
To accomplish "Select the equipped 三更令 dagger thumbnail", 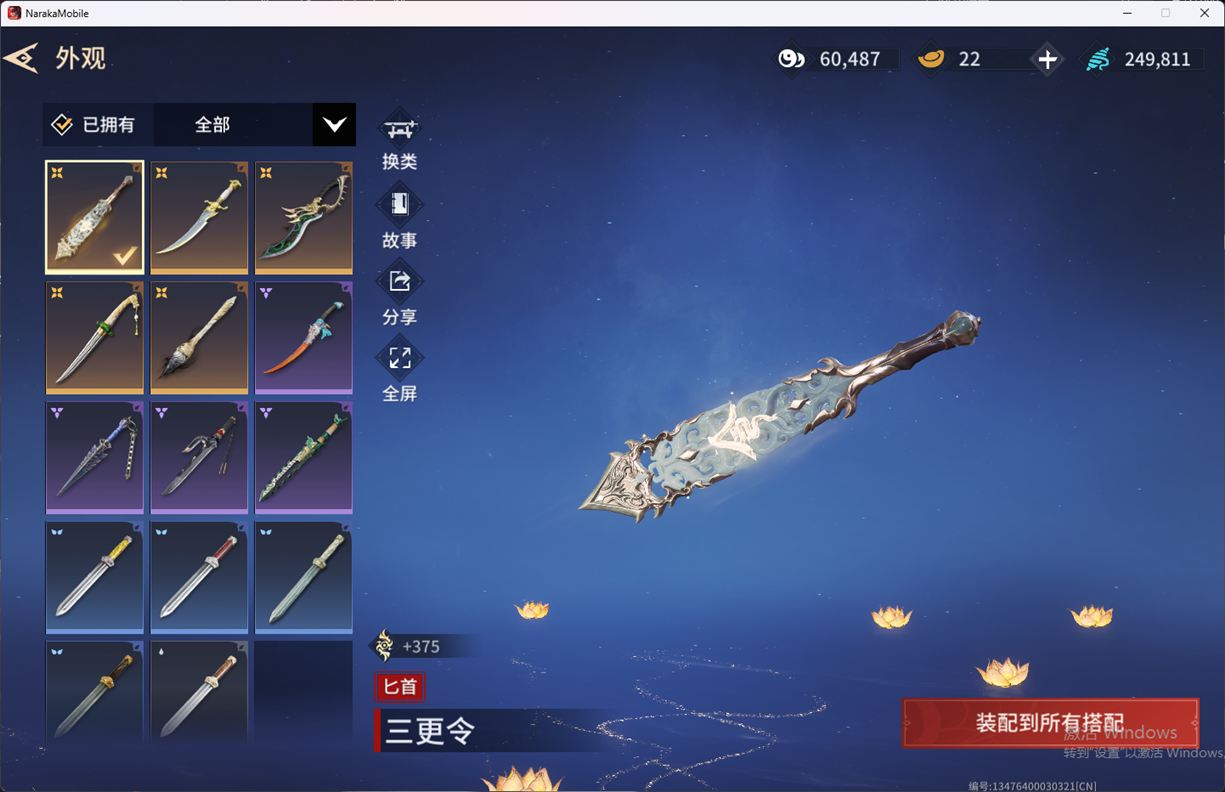I will tap(95, 217).
